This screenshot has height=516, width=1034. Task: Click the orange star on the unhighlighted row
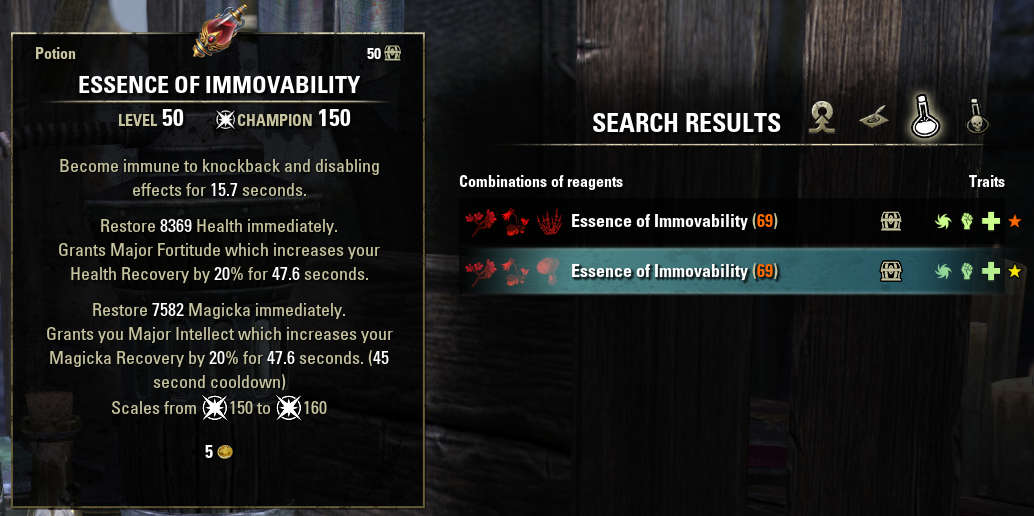pos(1014,221)
